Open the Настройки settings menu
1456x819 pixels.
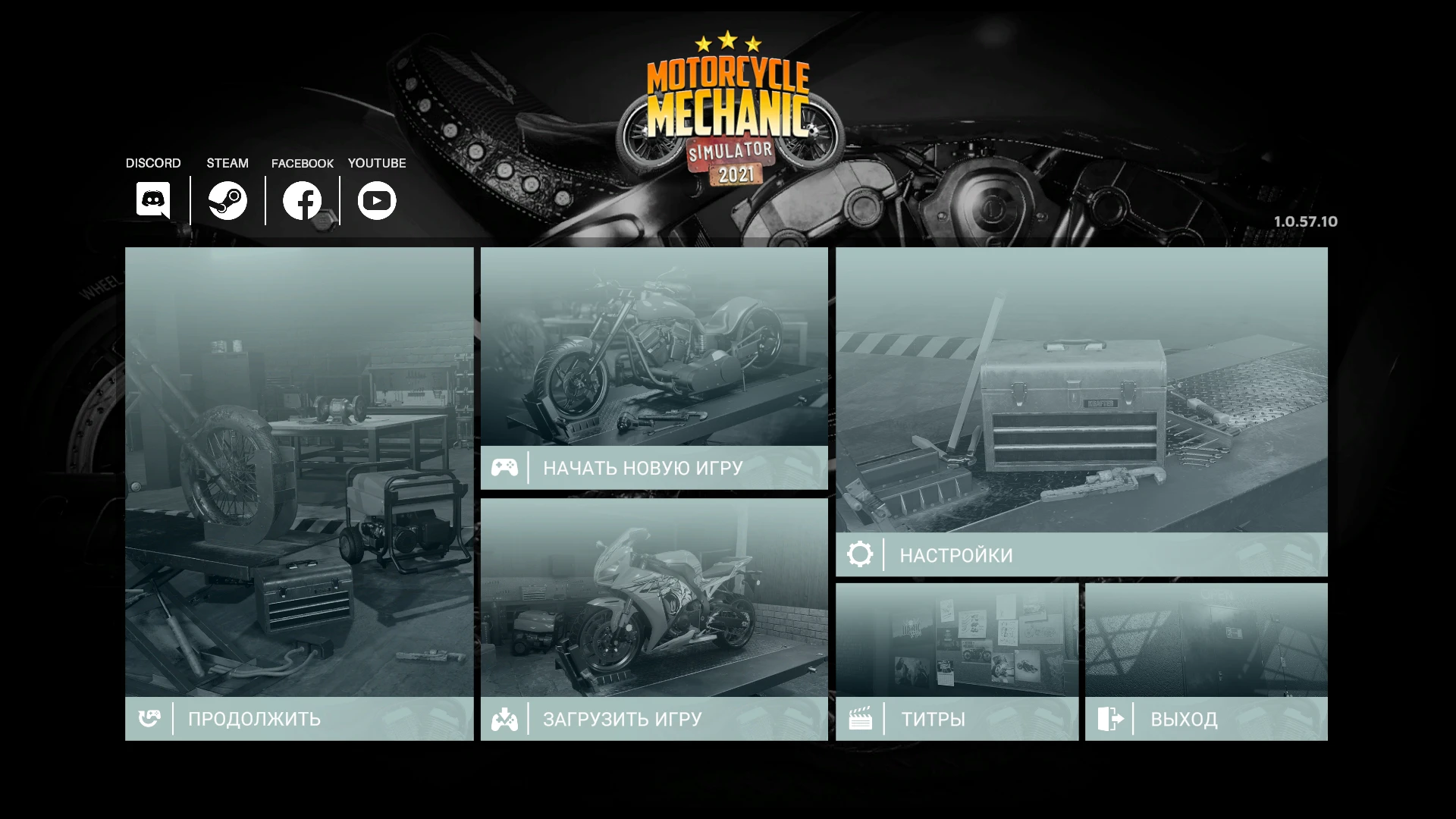(x=955, y=554)
